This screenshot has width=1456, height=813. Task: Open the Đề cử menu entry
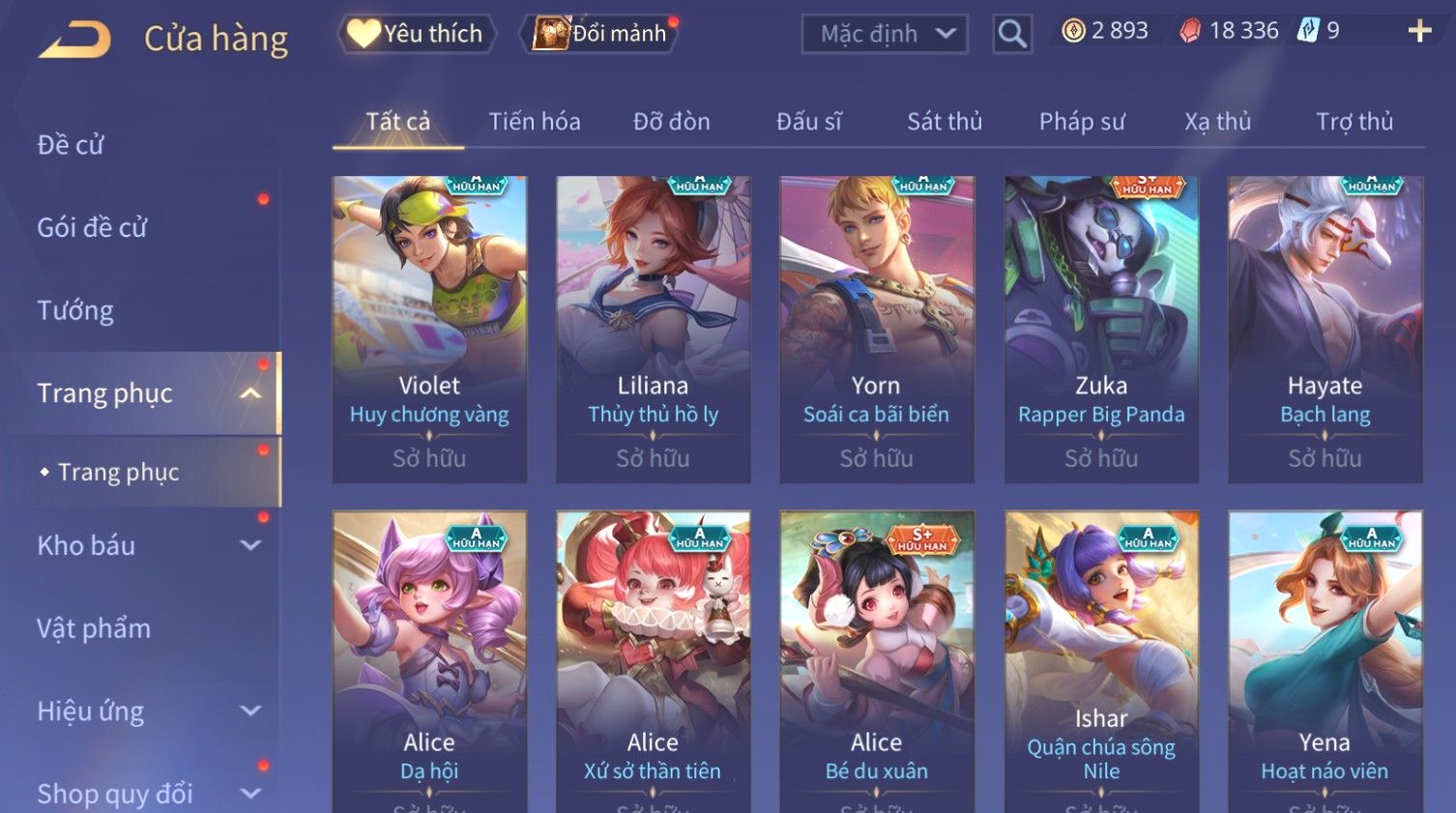click(x=71, y=145)
